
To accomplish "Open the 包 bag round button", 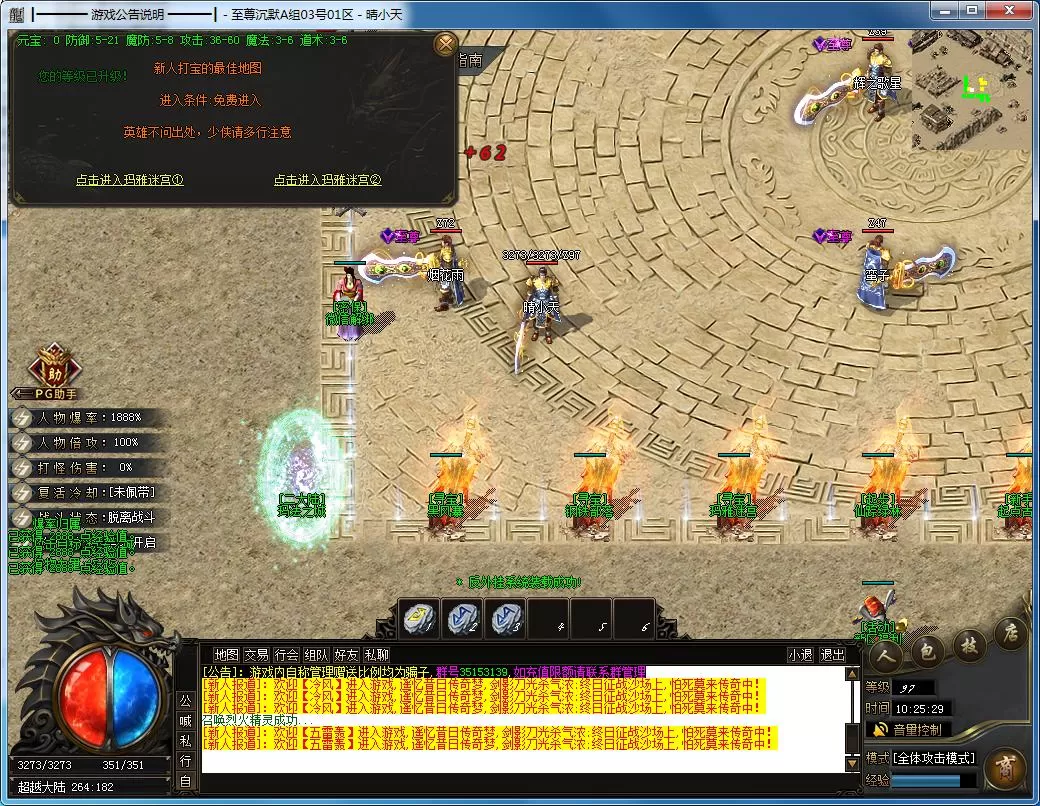I will tap(927, 652).
